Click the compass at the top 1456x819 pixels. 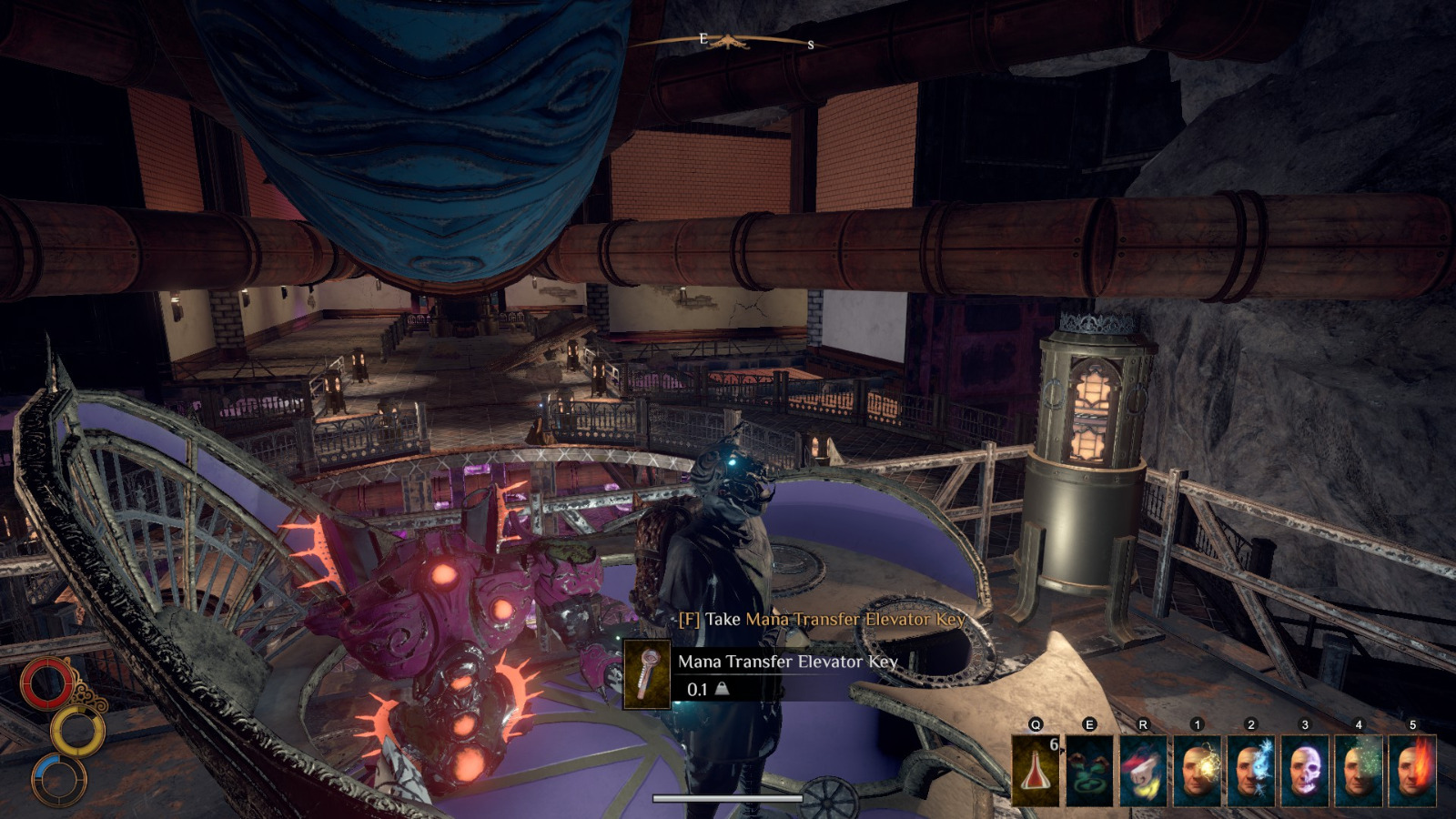pyautogui.click(x=728, y=41)
